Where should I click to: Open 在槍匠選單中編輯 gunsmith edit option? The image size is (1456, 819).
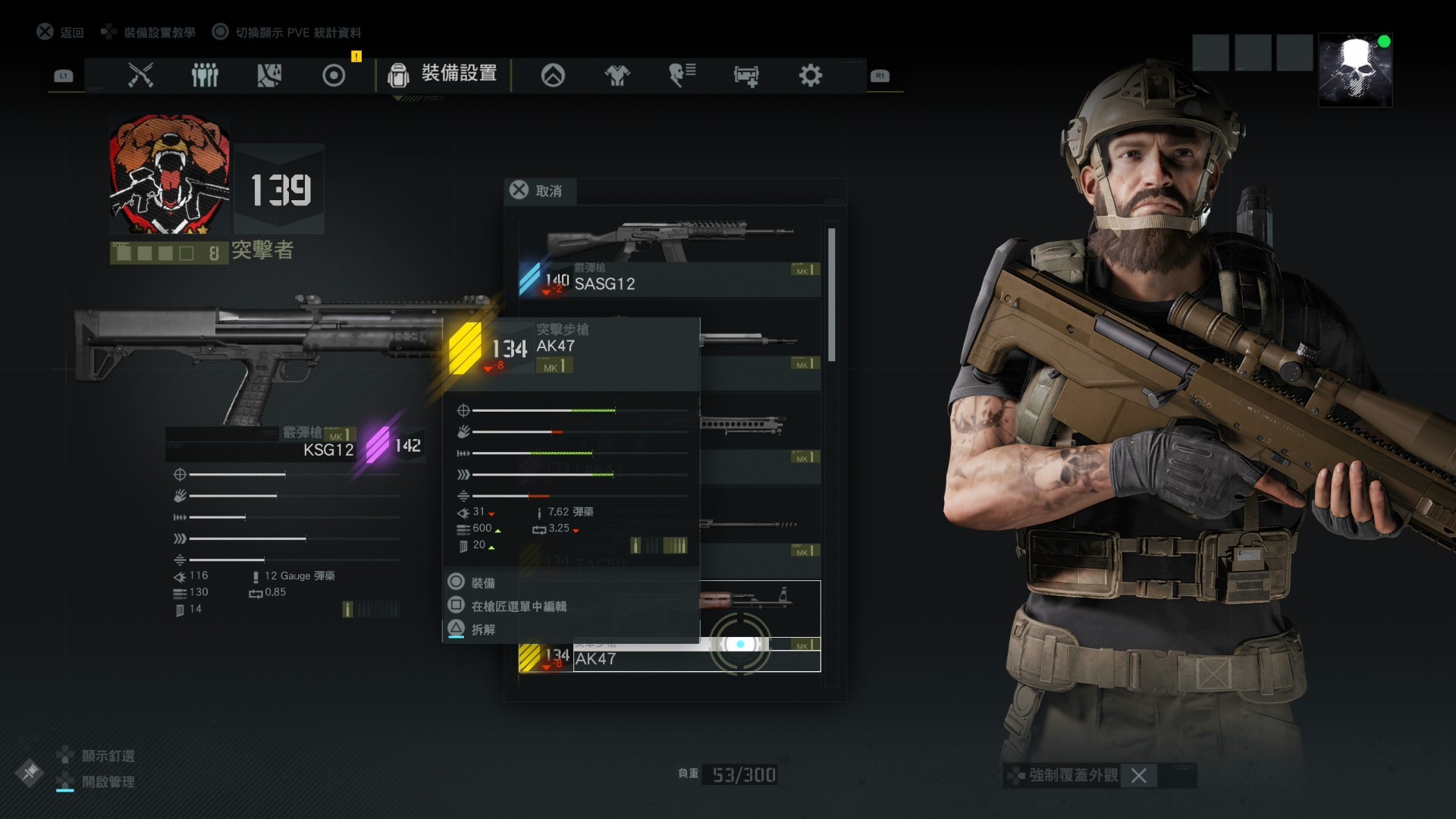[519, 606]
